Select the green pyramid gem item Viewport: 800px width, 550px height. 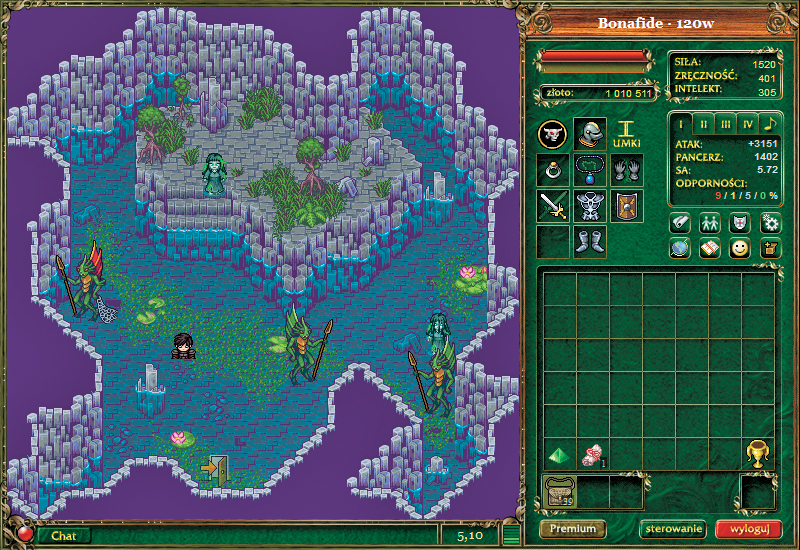(x=558, y=455)
